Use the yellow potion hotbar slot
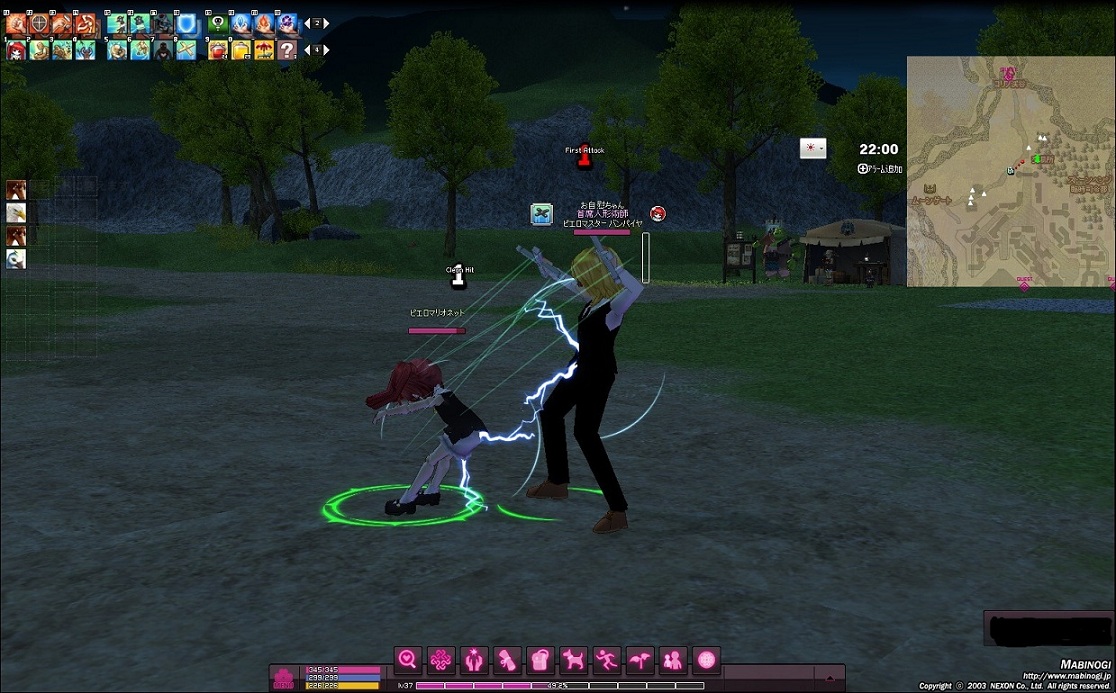 241,49
